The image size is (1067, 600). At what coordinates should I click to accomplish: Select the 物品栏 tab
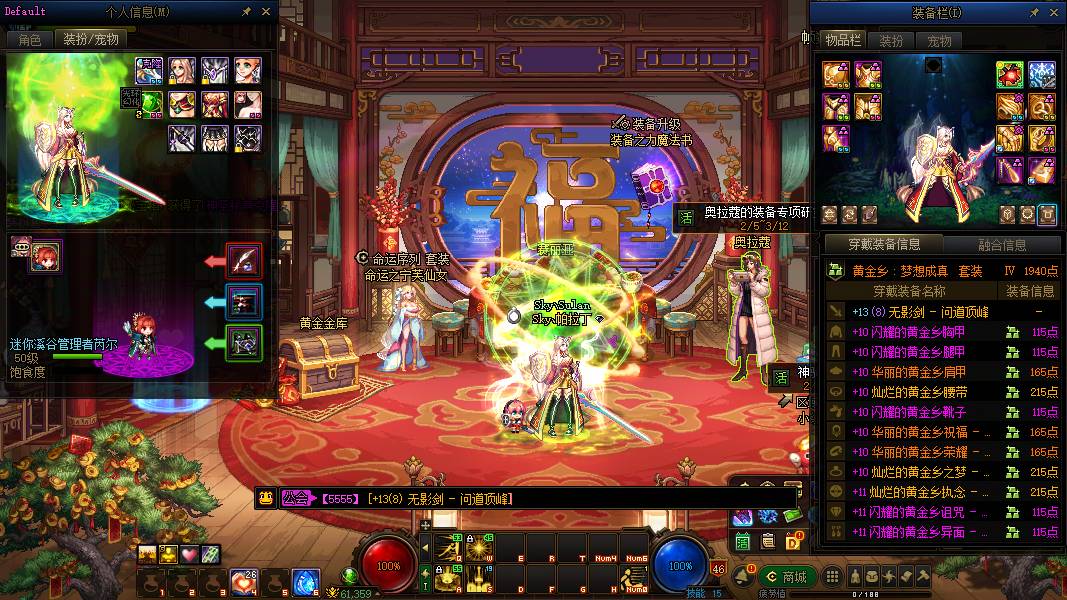(x=843, y=41)
